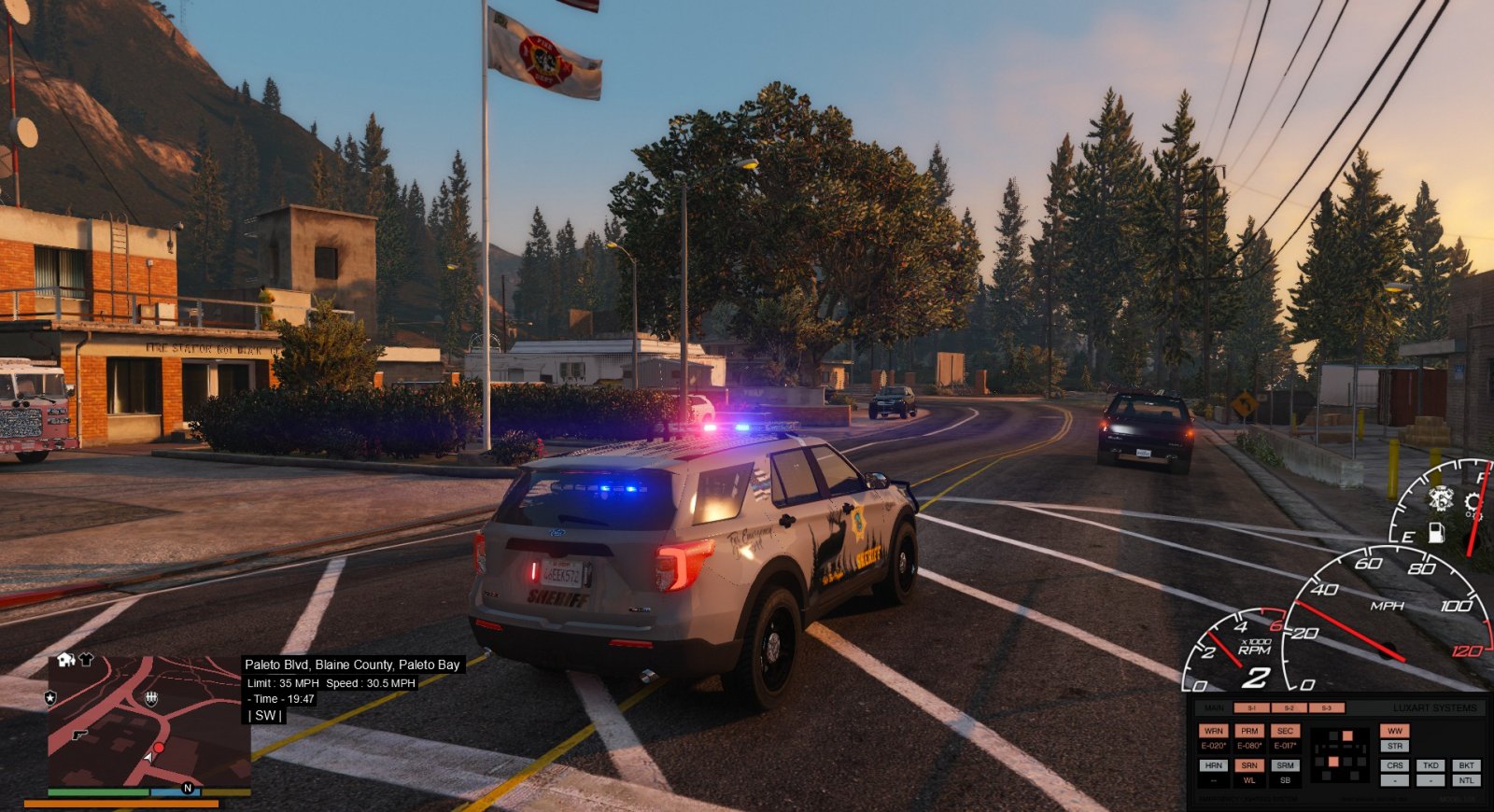Activate the PRM primary lights button

tap(1249, 731)
